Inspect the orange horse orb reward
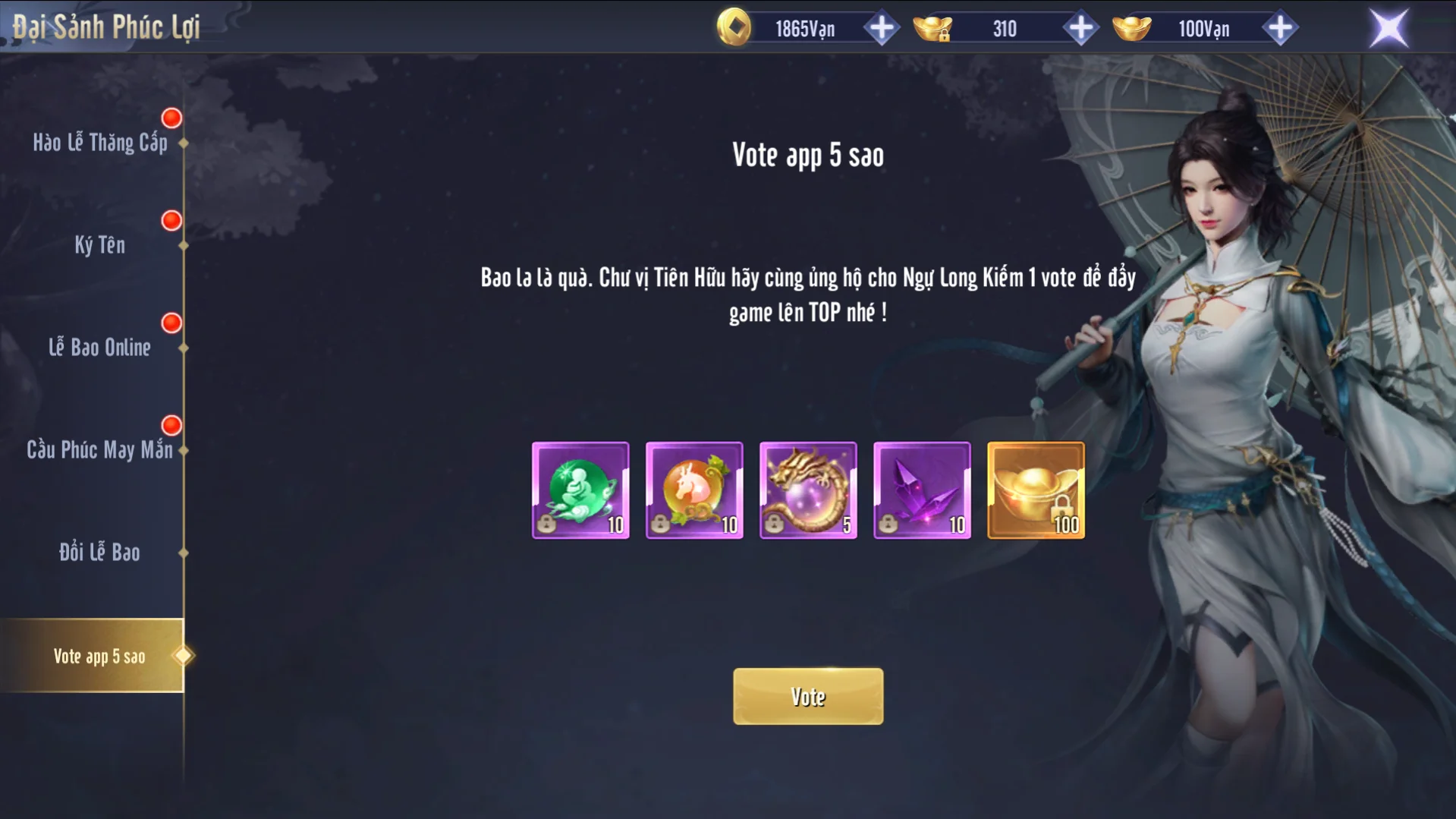1456x819 pixels. point(694,490)
